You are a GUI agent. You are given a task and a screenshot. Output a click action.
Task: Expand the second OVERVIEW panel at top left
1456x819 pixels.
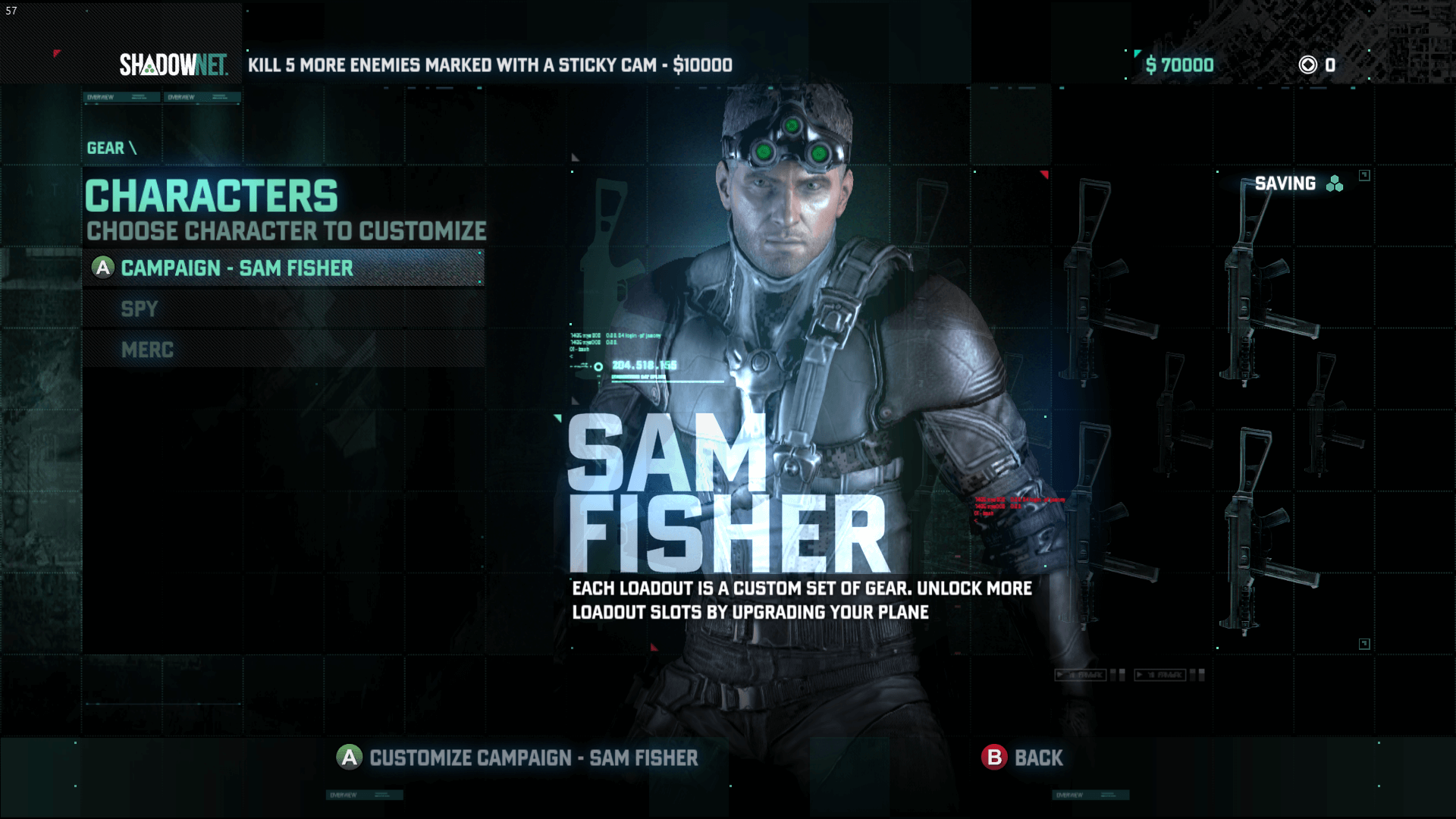click(202, 96)
